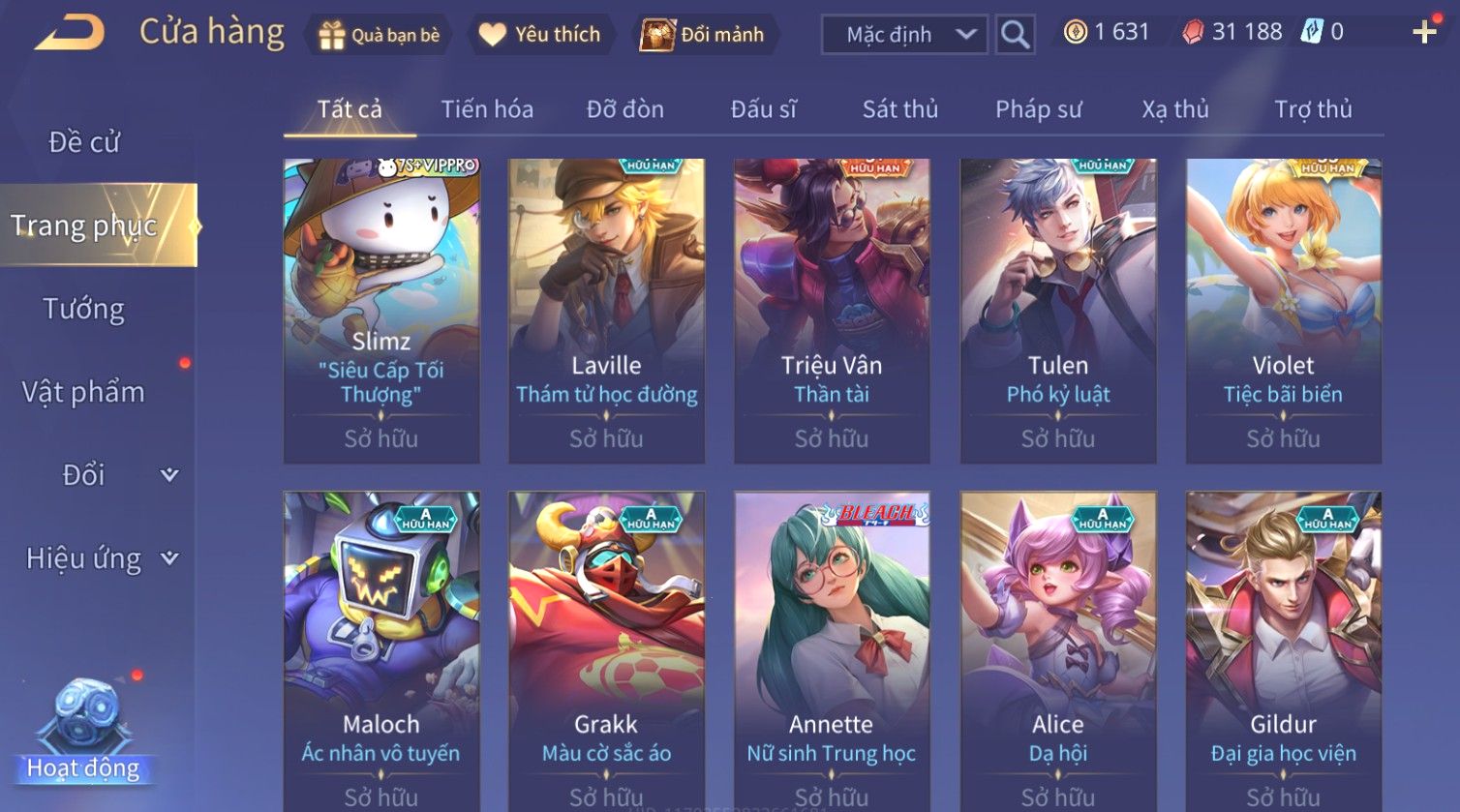
Task: Switch to the Tiến hóa tab
Action: click(487, 109)
